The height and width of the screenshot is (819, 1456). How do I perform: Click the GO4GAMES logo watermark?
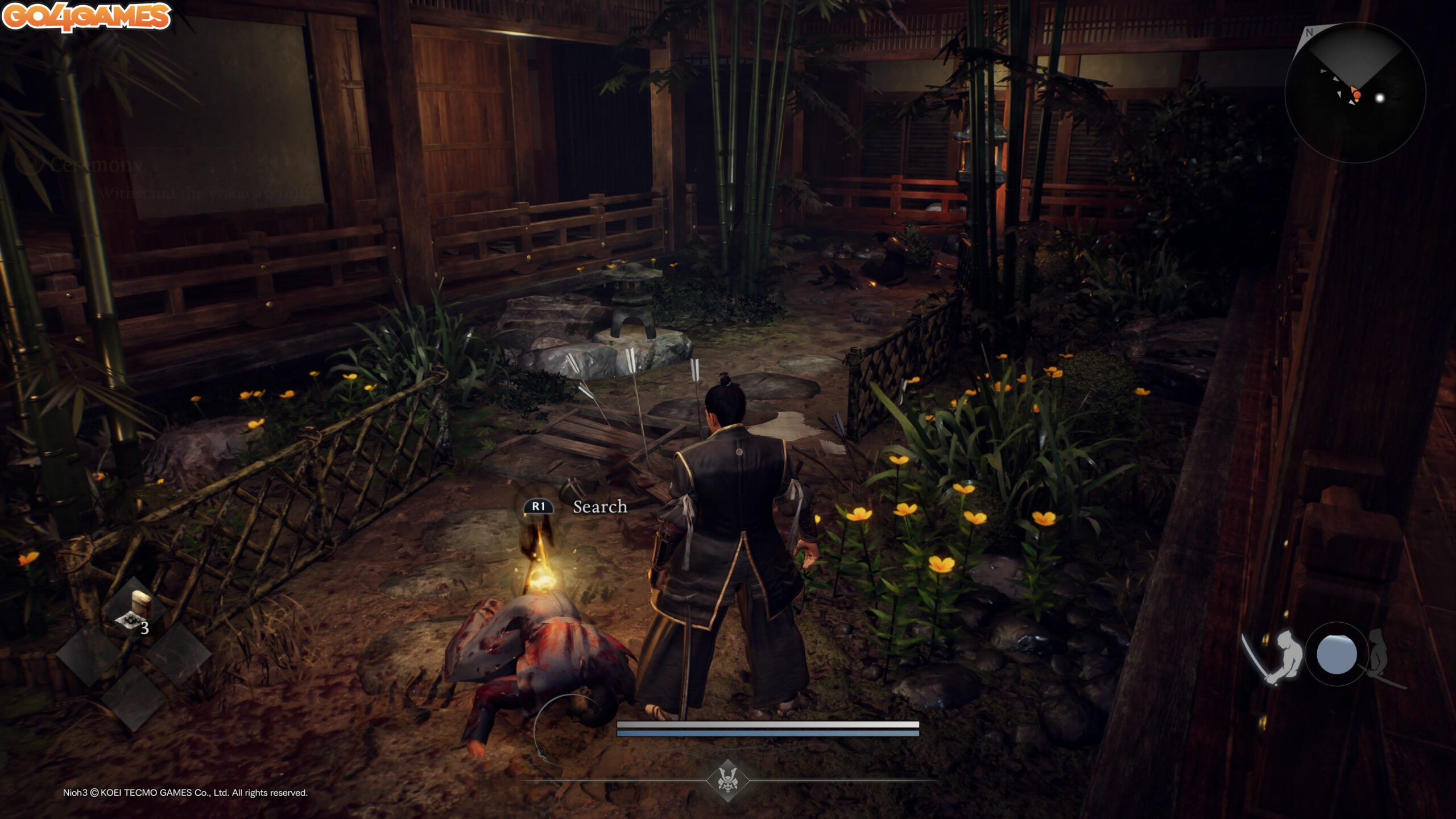[x=86, y=16]
